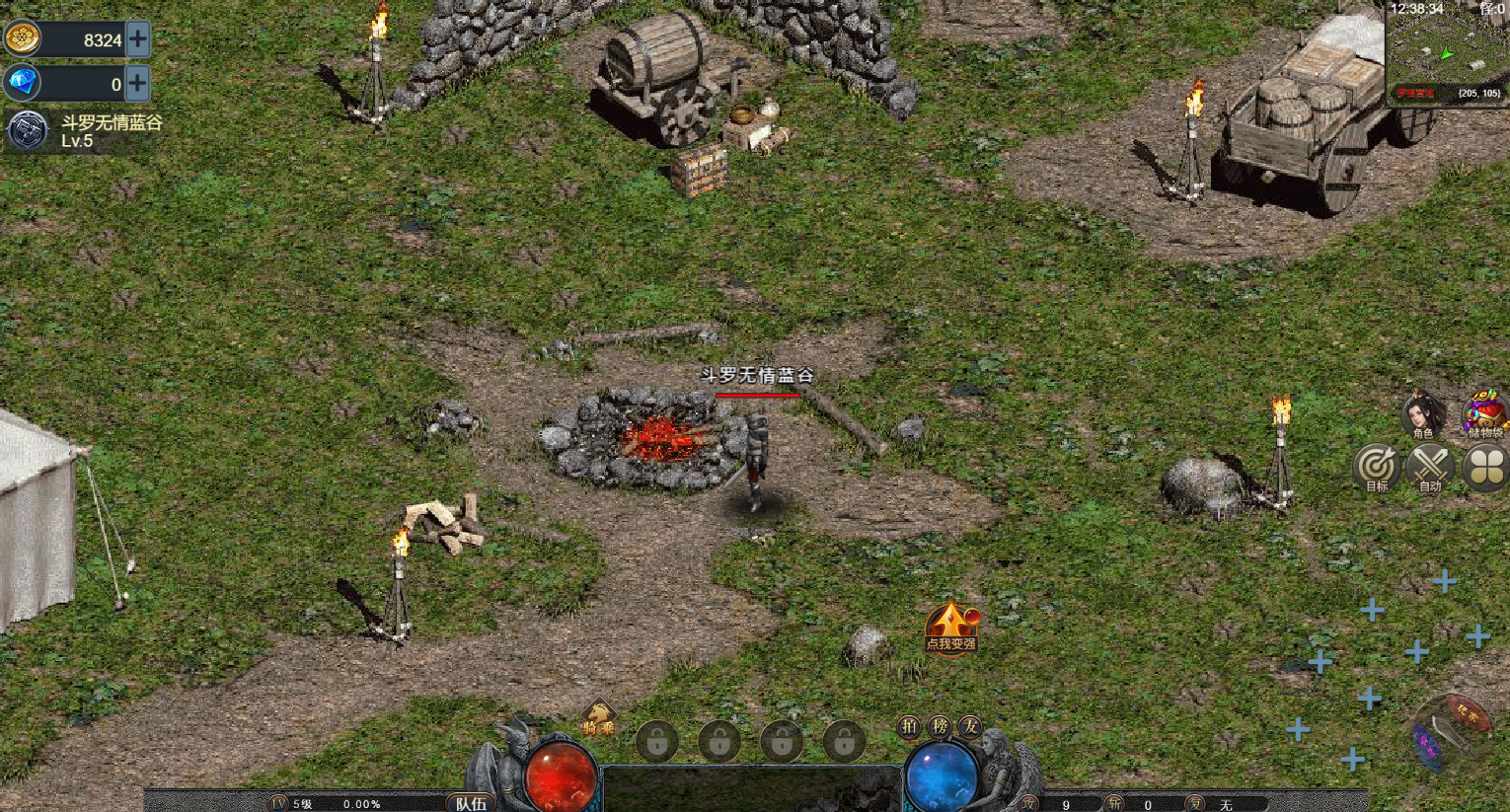The image size is (1510, 812).
Task: Add gold with the coin plus button
Action: (x=138, y=39)
